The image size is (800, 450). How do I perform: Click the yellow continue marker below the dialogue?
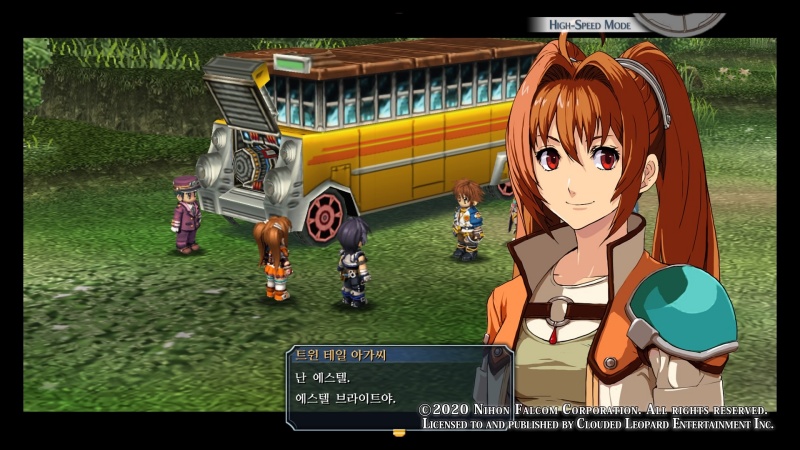pyautogui.click(x=399, y=433)
